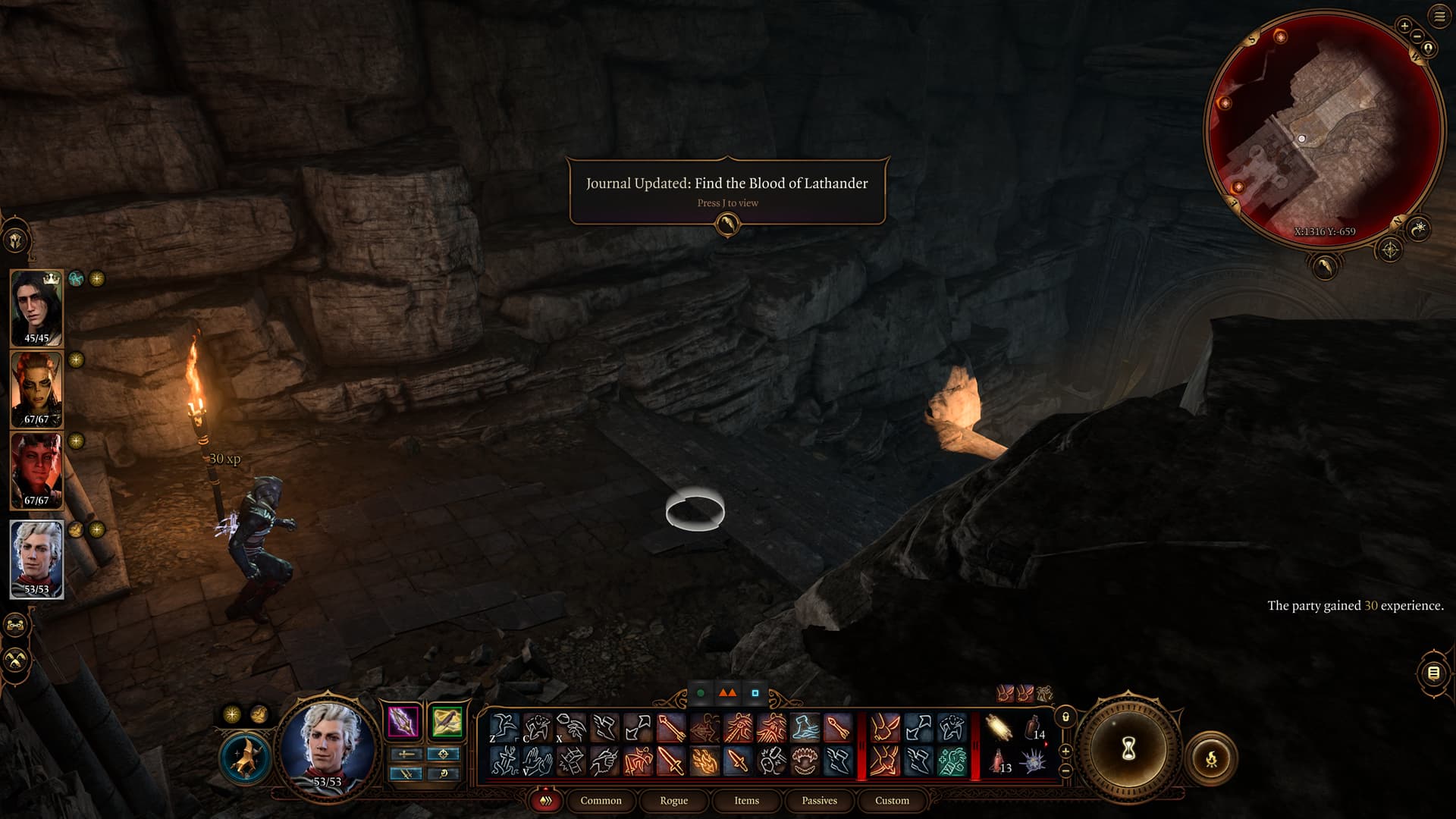Click the circular minimap
The height and width of the screenshot is (819, 1456).
pos(1323,129)
